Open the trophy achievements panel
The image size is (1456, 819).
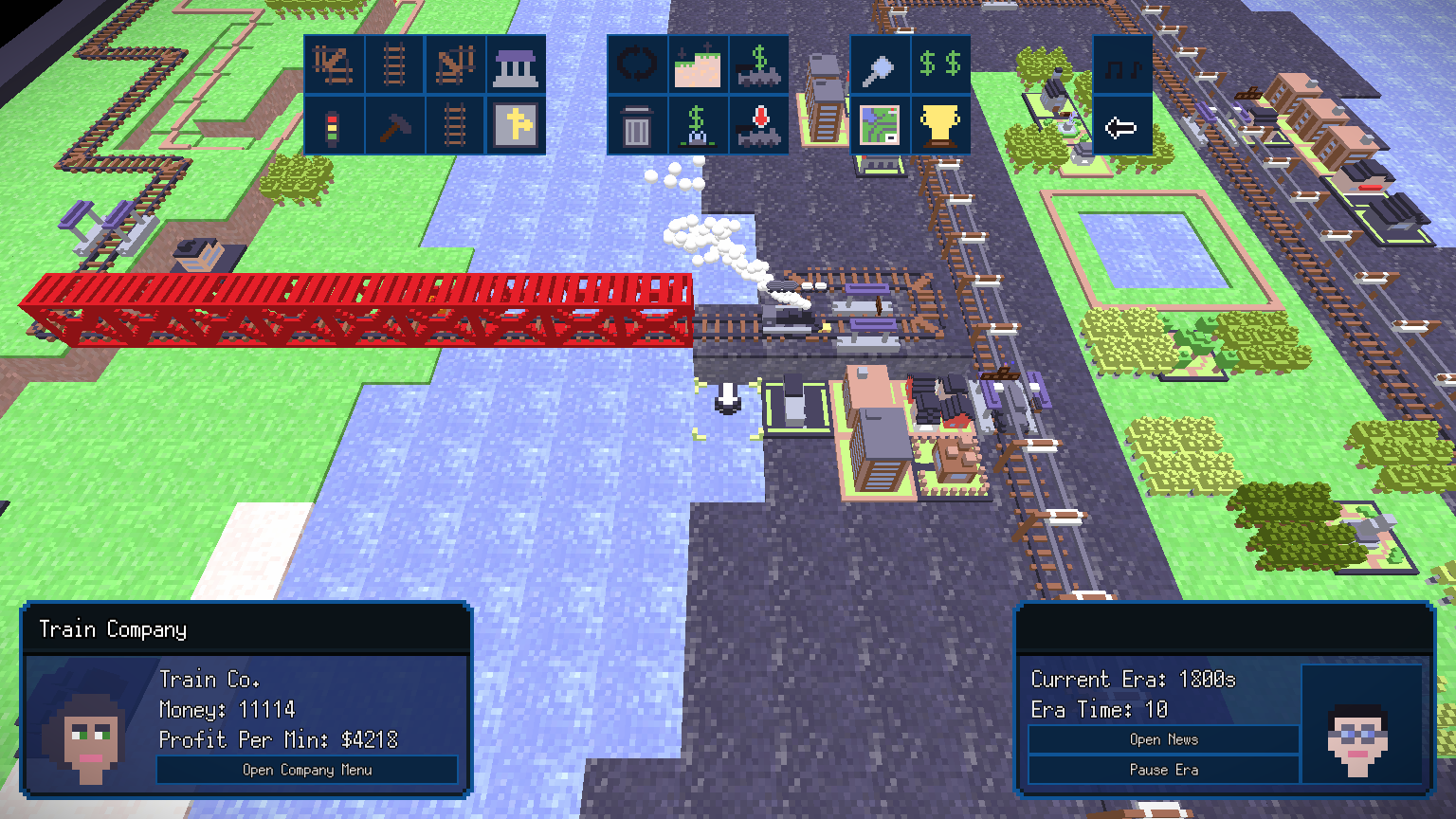(941, 126)
